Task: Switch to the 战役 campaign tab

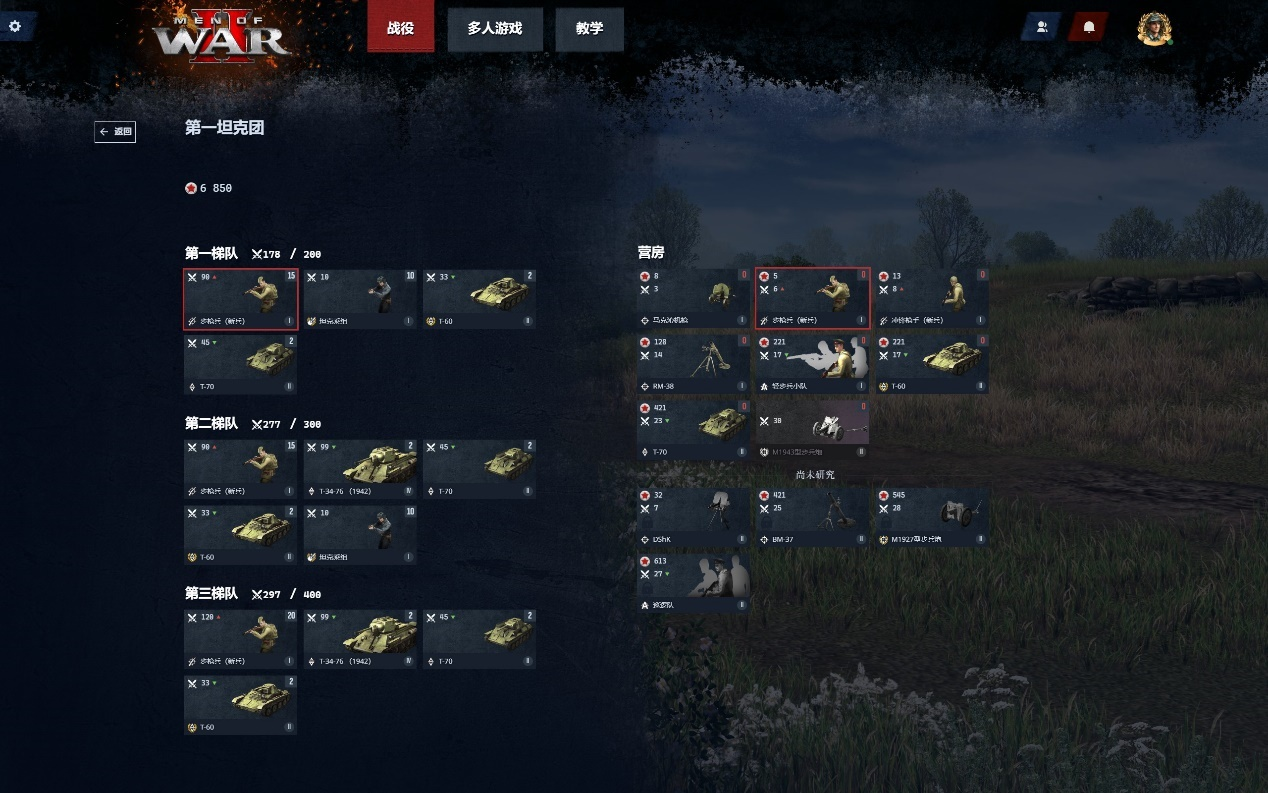Action: [x=401, y=29]
